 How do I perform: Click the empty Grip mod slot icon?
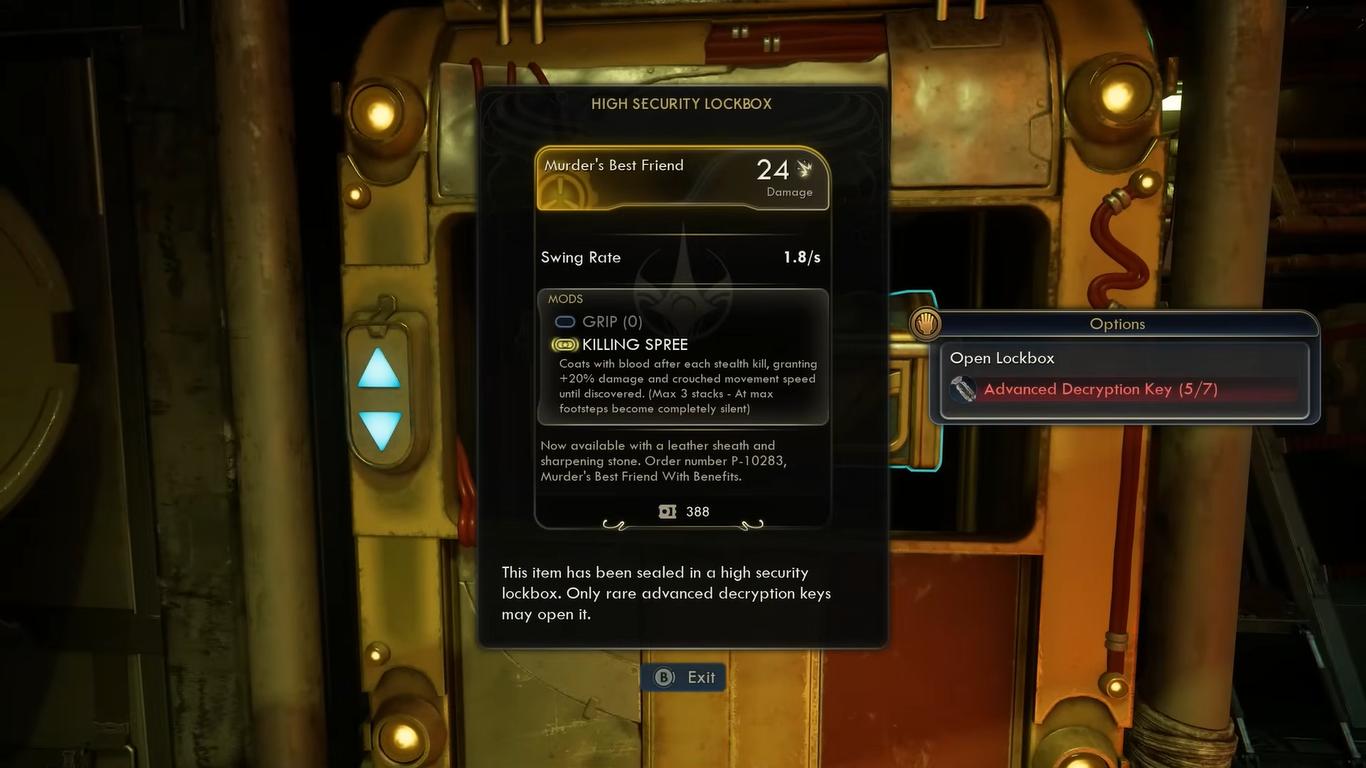click(565, 322)
